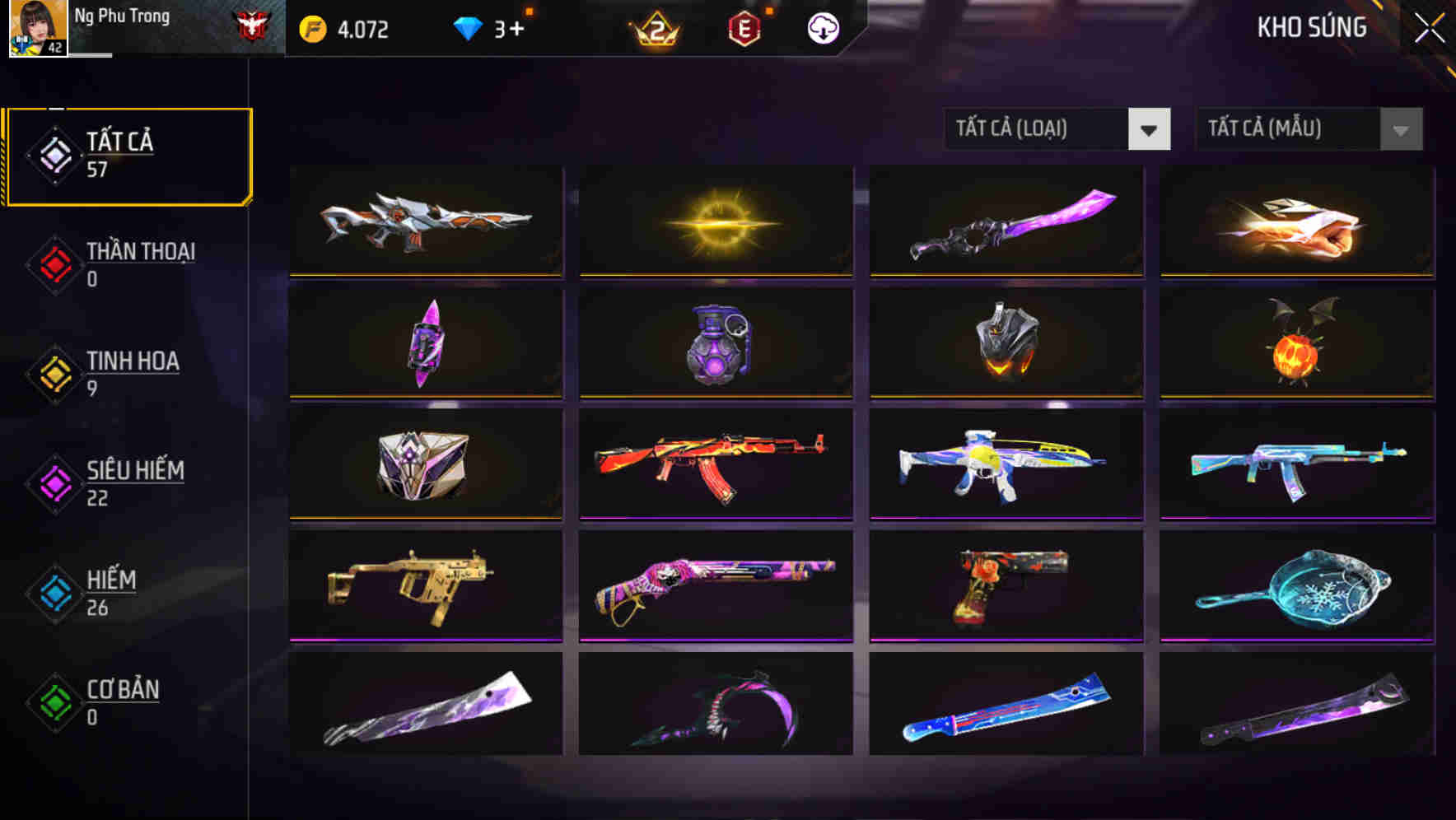Open the KHO SÚNG title menu
The height and width of the screenshot is (820, 1456).
pos(1311,27)
